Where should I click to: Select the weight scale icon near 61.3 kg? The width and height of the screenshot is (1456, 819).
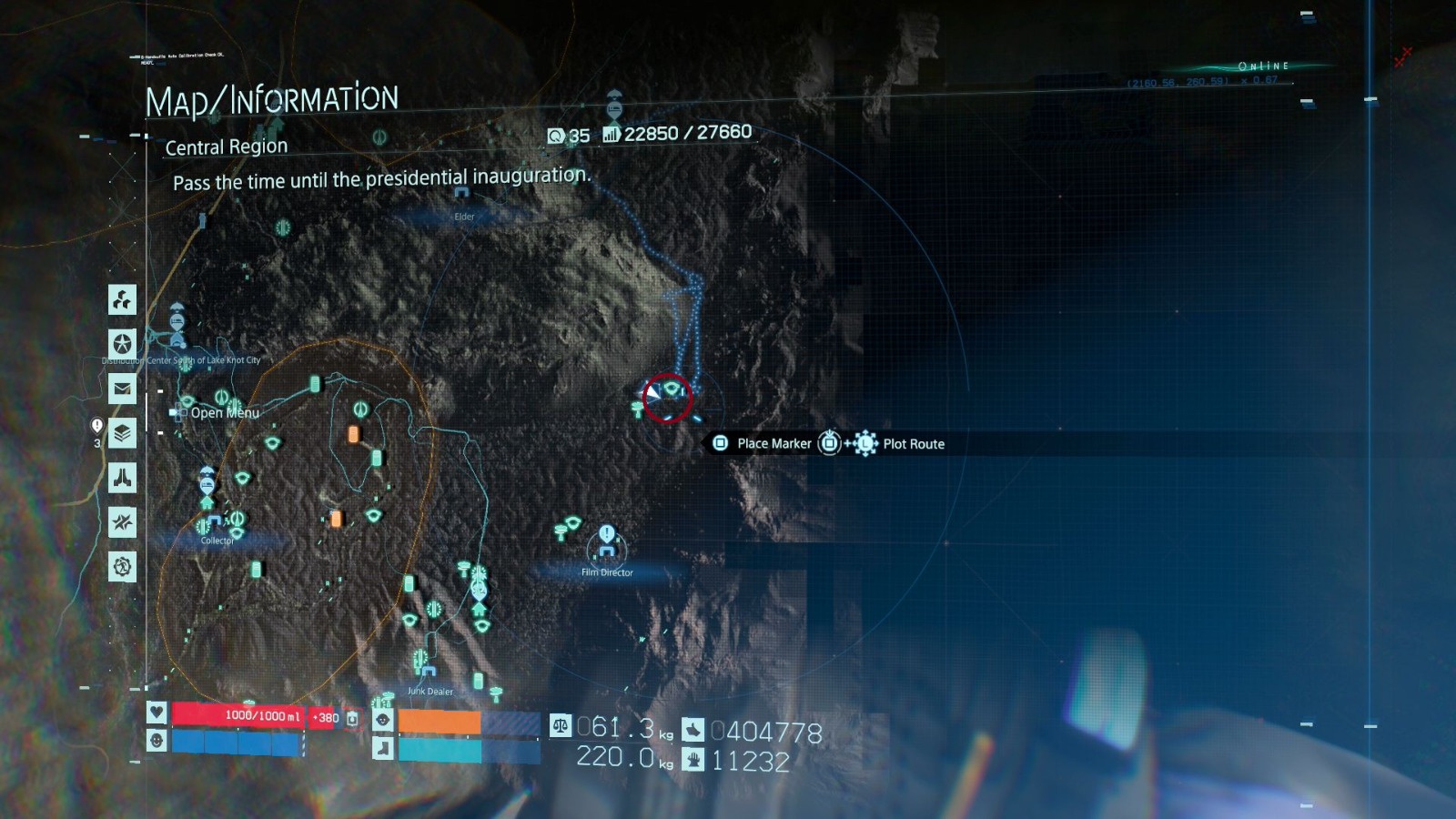[561, 724]
